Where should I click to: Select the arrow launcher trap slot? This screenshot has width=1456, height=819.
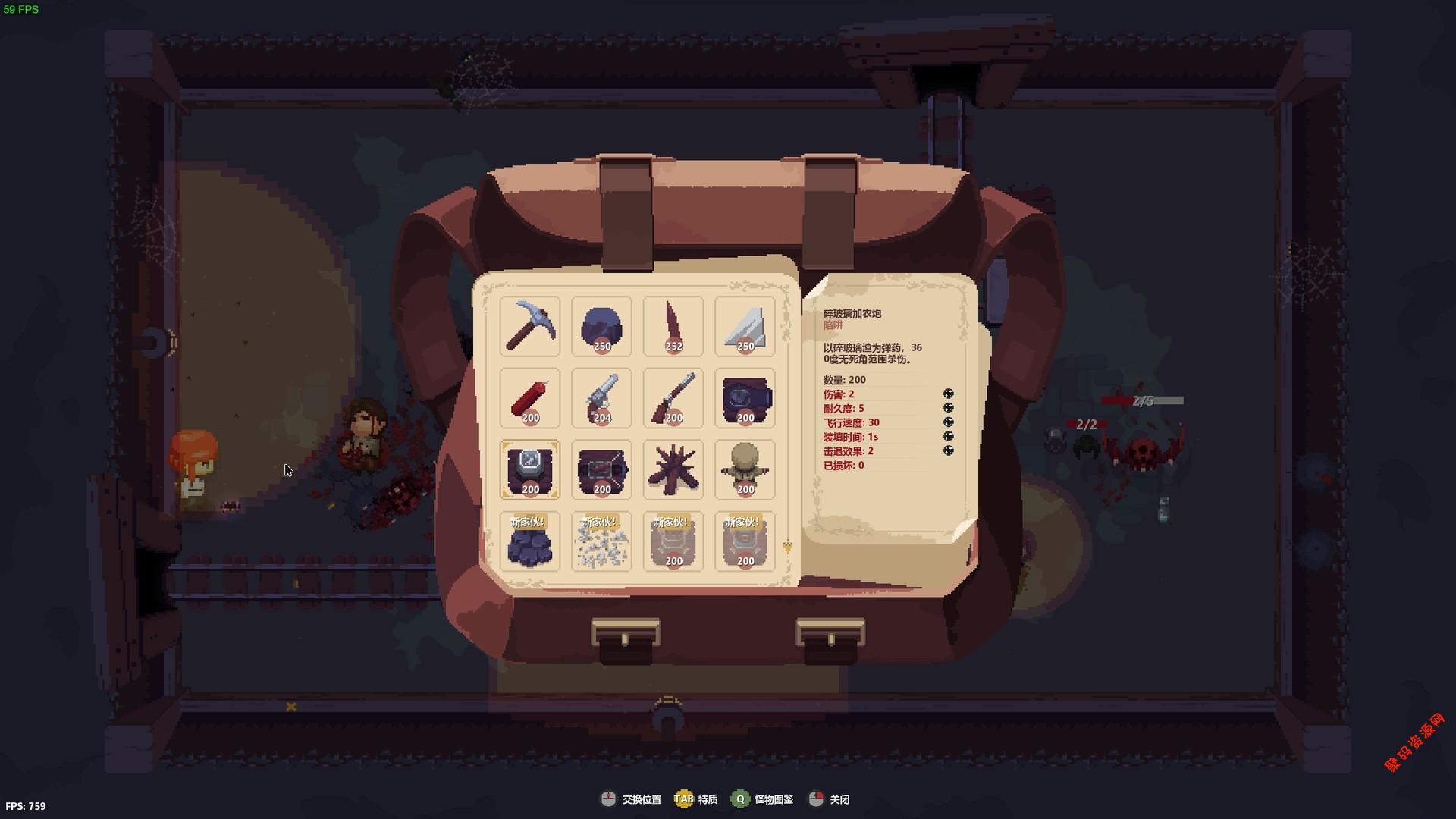click(601, 469)
